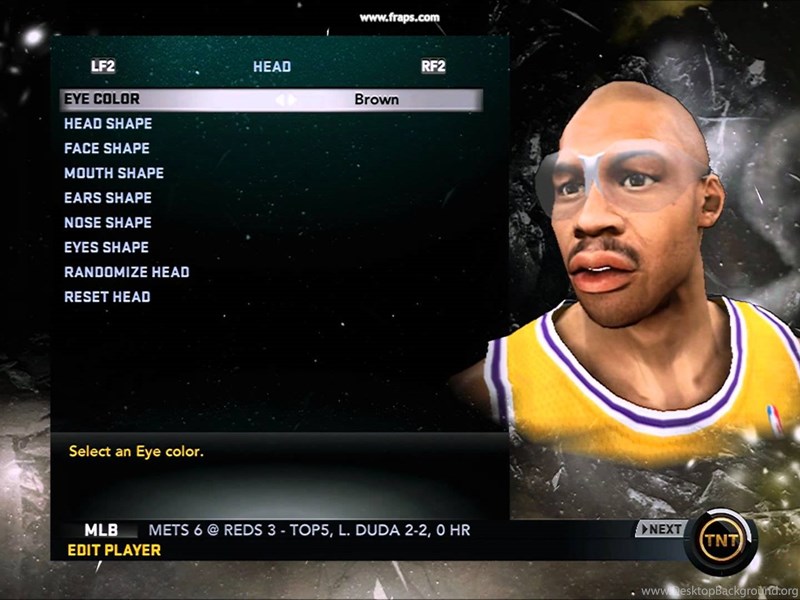The image size is (800, 600).
Task: Select the Ears Shape entry
Action: click(x=108, y=198)
